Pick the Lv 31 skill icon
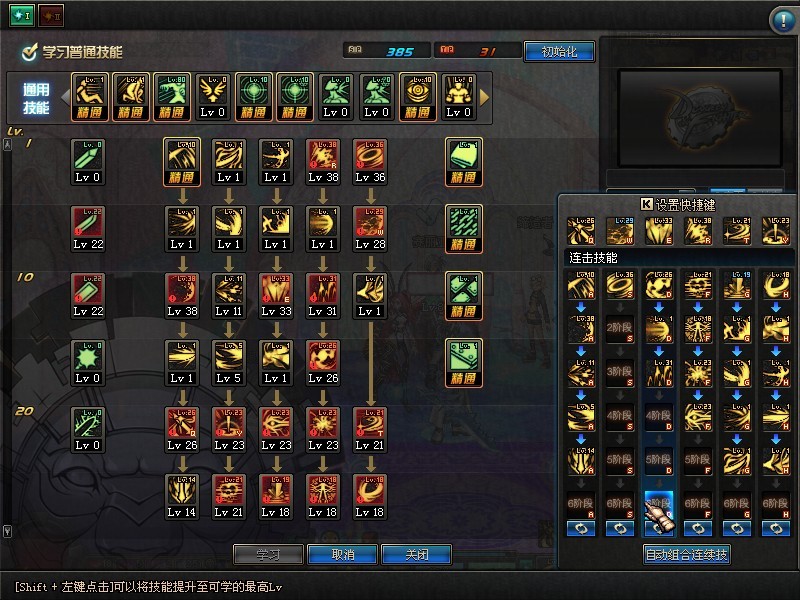The image size is (800, 600). (x=323, y=289)
